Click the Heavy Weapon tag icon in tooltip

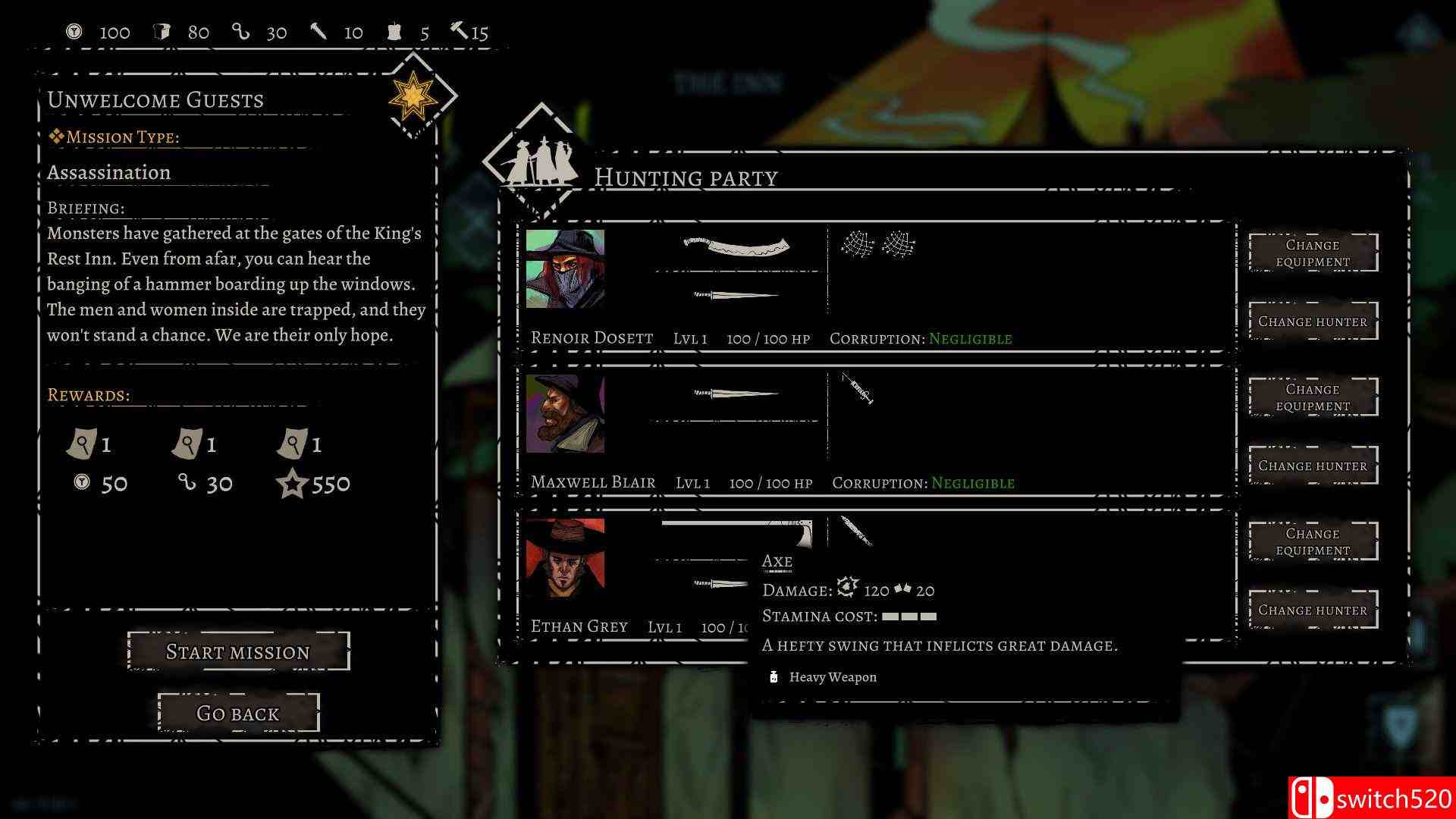[773, 676]
